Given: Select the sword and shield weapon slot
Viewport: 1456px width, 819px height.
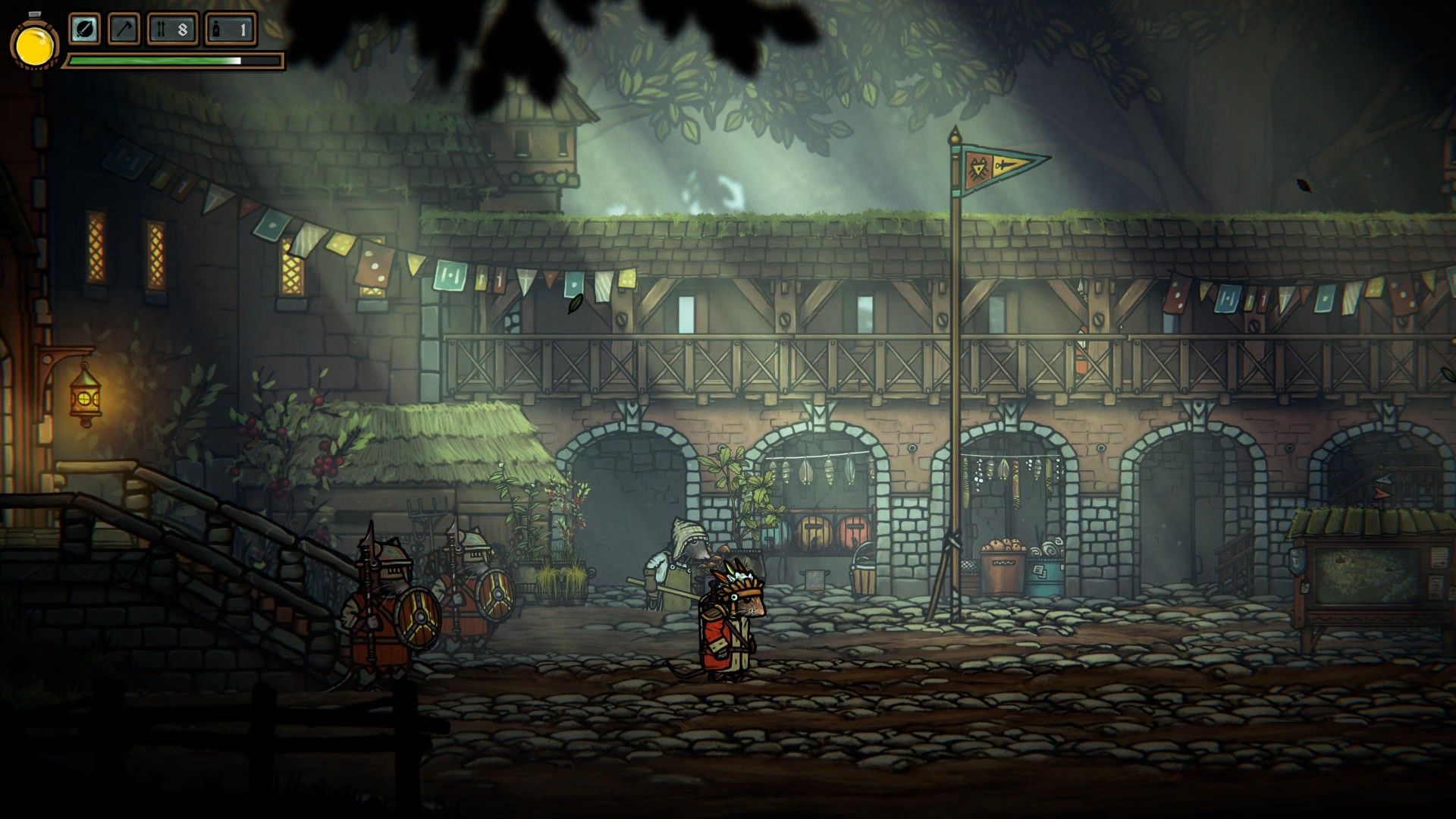Looking at the screenshot, I should pyautogui.click(x=85, y=30).
